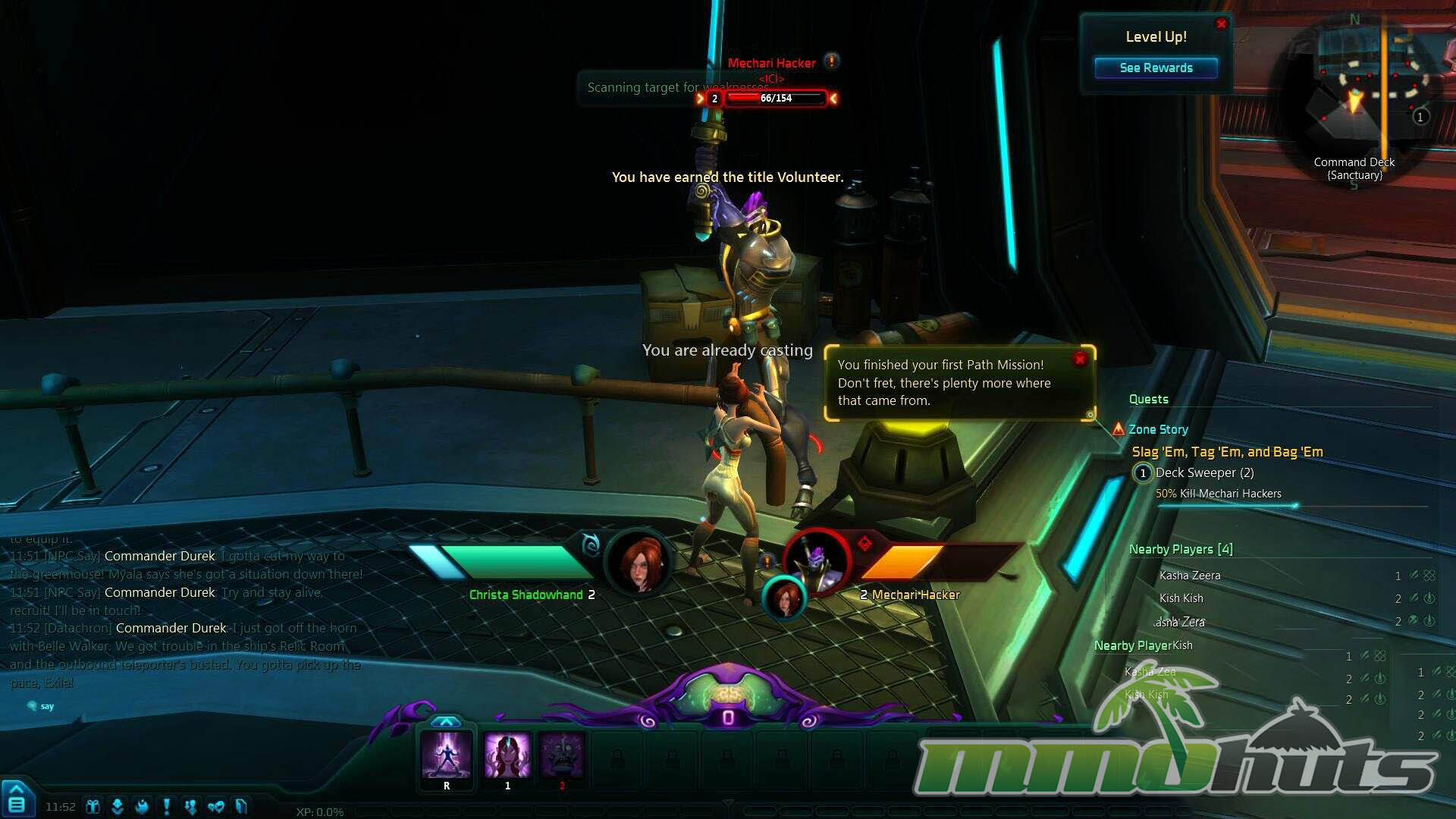Open the main menu button in bottom corner
The height and width of the screenshot is (819, 1456).
[16, 802]
